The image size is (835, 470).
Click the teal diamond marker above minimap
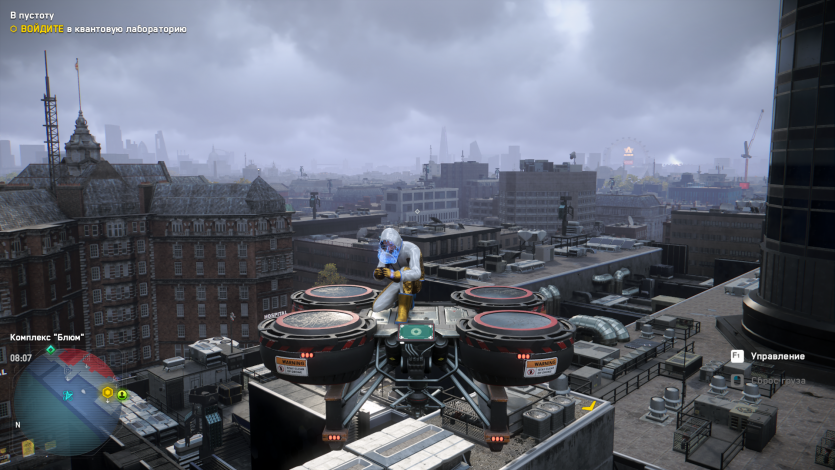coord(51,349)
